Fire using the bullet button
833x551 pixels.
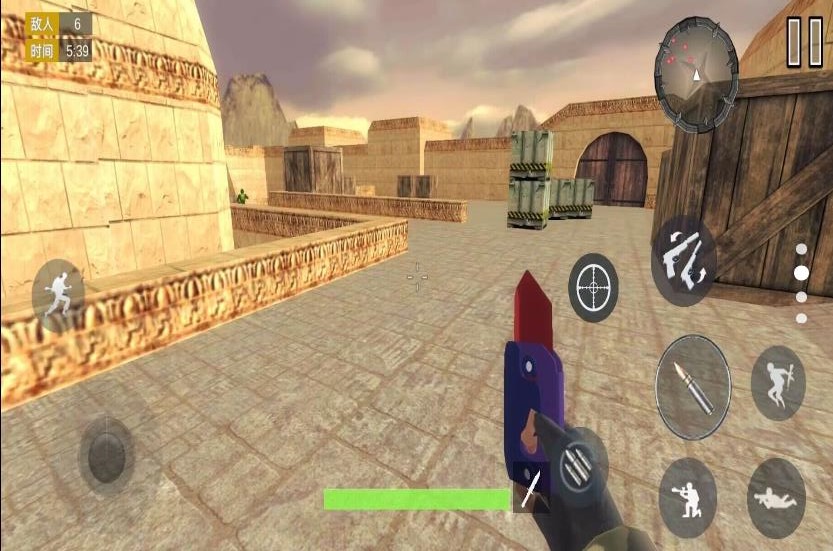pyautogui.click(x=692, y=387)
